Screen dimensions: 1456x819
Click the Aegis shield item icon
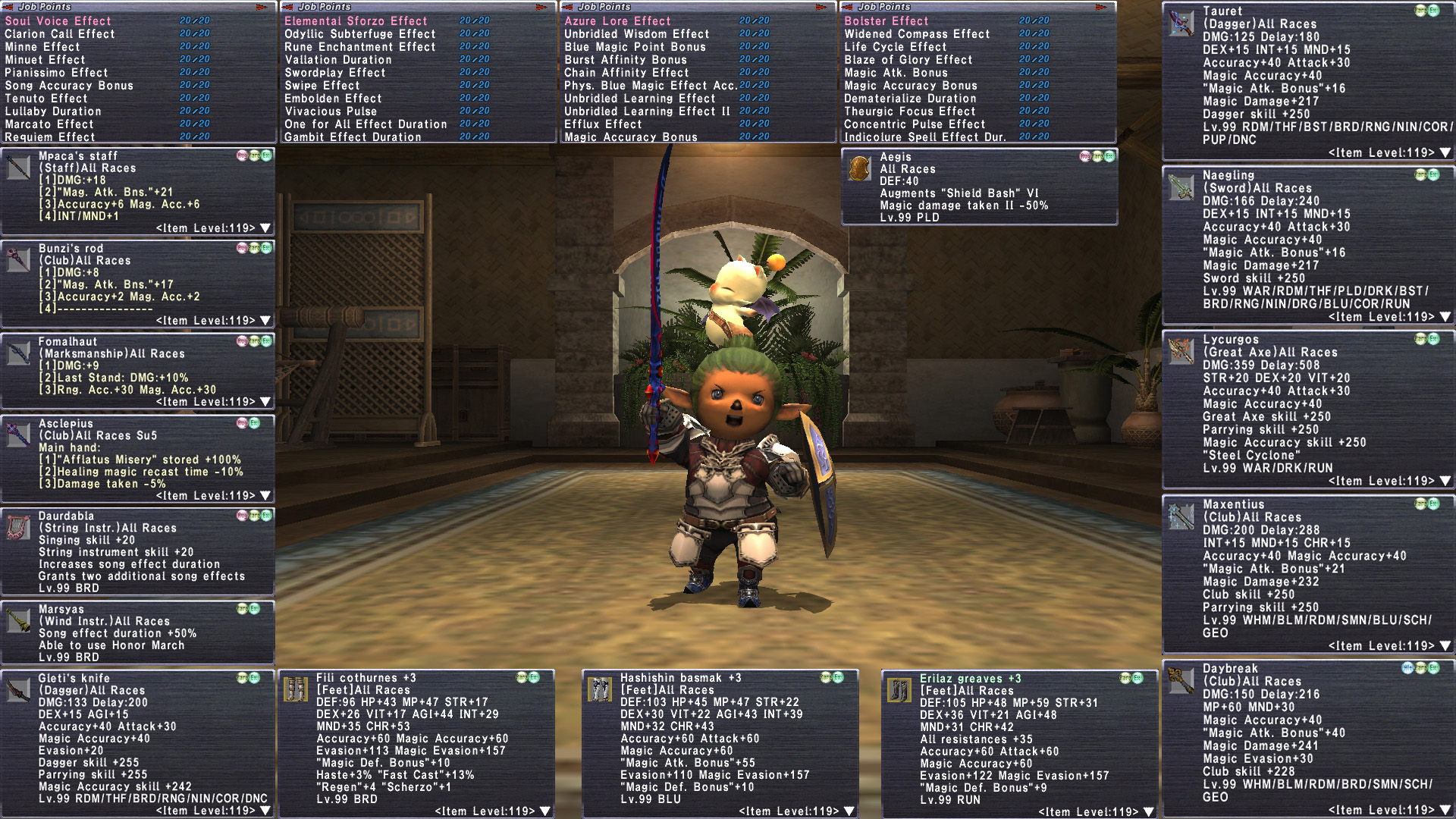(859, 168)
